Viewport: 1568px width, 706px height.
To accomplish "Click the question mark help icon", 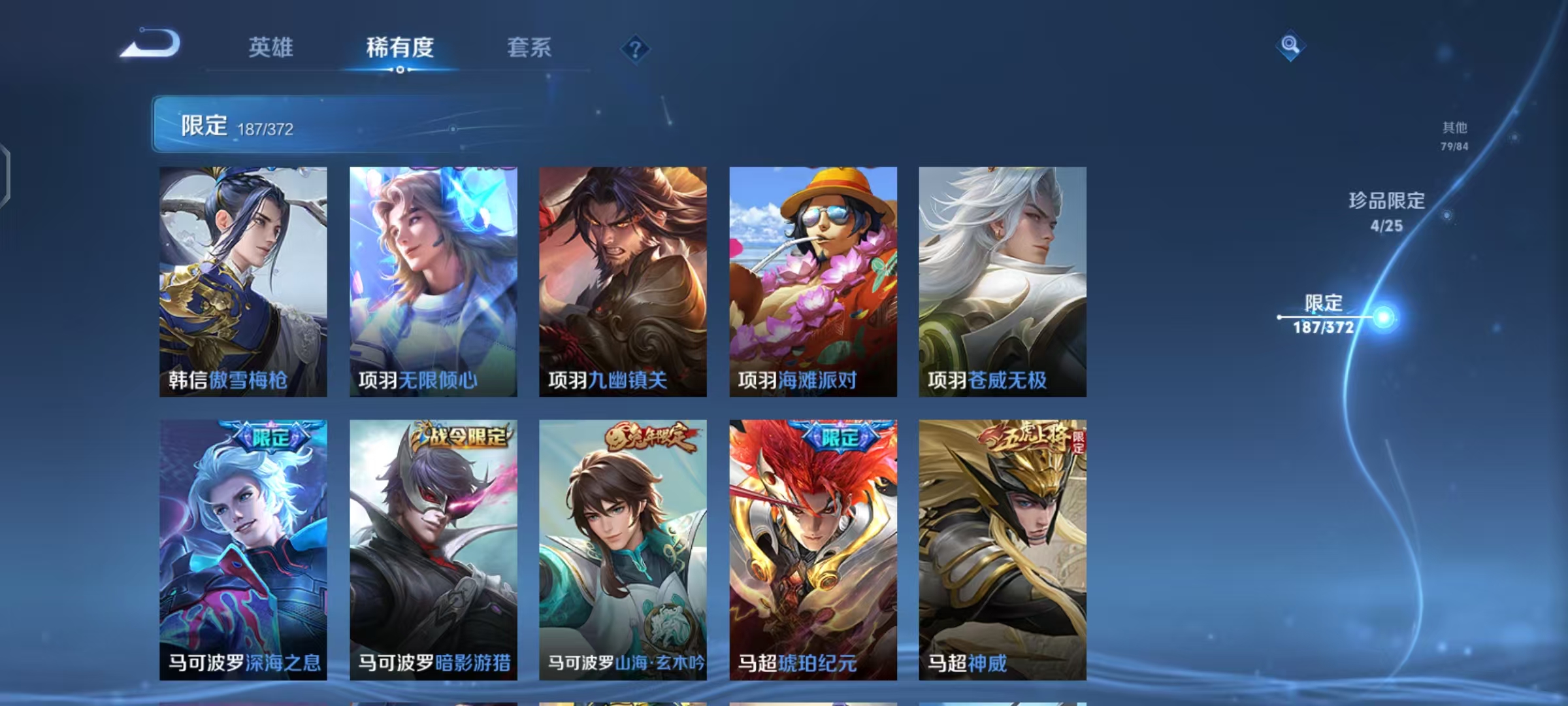I will (x=636, y=49).
